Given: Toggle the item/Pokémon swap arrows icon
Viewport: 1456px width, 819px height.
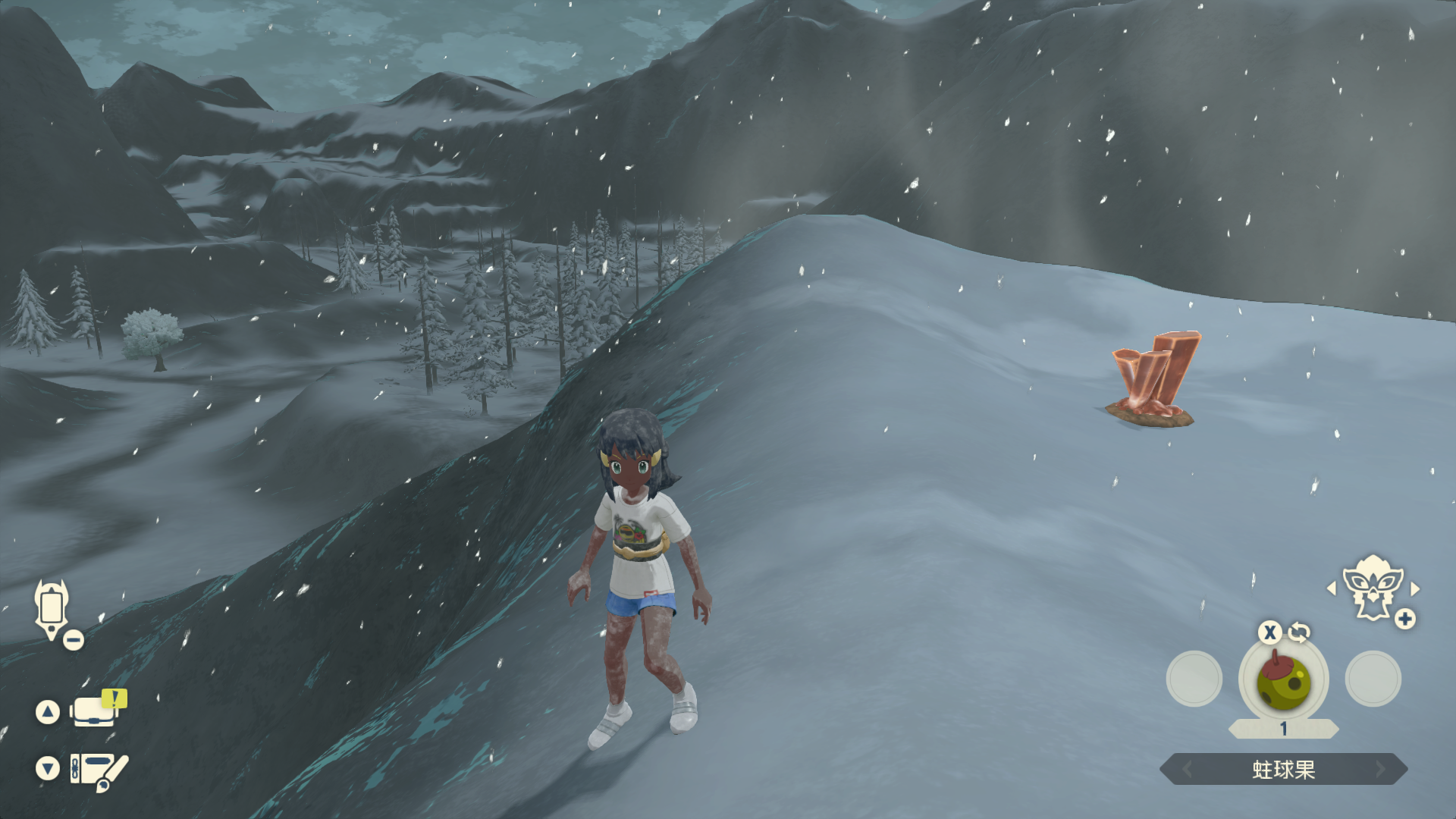Looking at the screenshot, I should [1299, 632].
